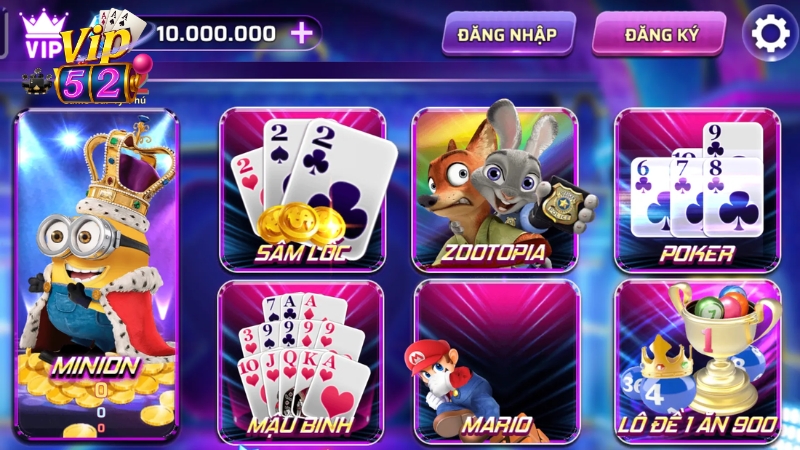Screen dimensions: 800x450
Task: Open the Lô Đề 1 ăn 900 game
Action: 697,360
